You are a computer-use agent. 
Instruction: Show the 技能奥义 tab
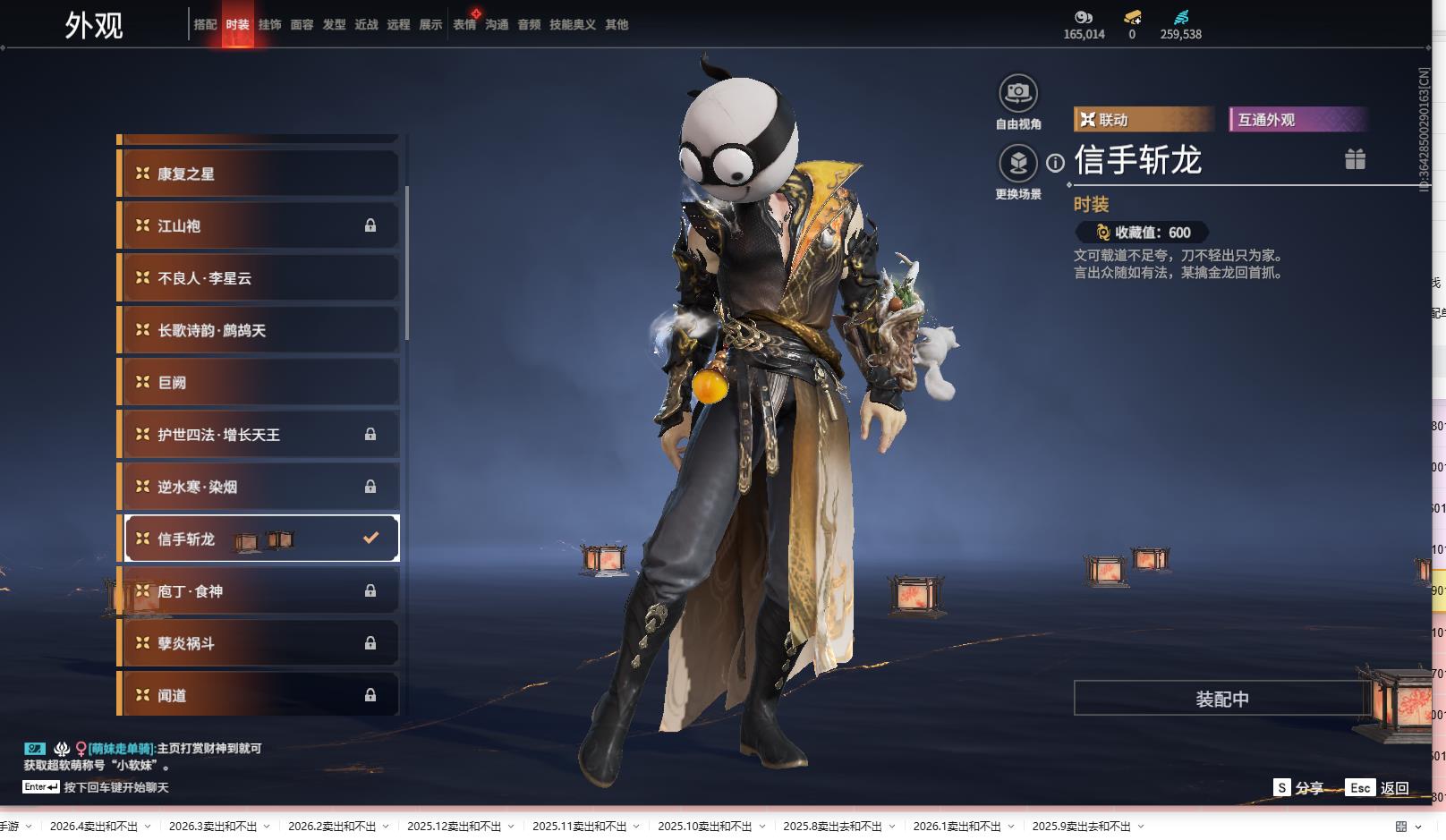pos(572,25)
